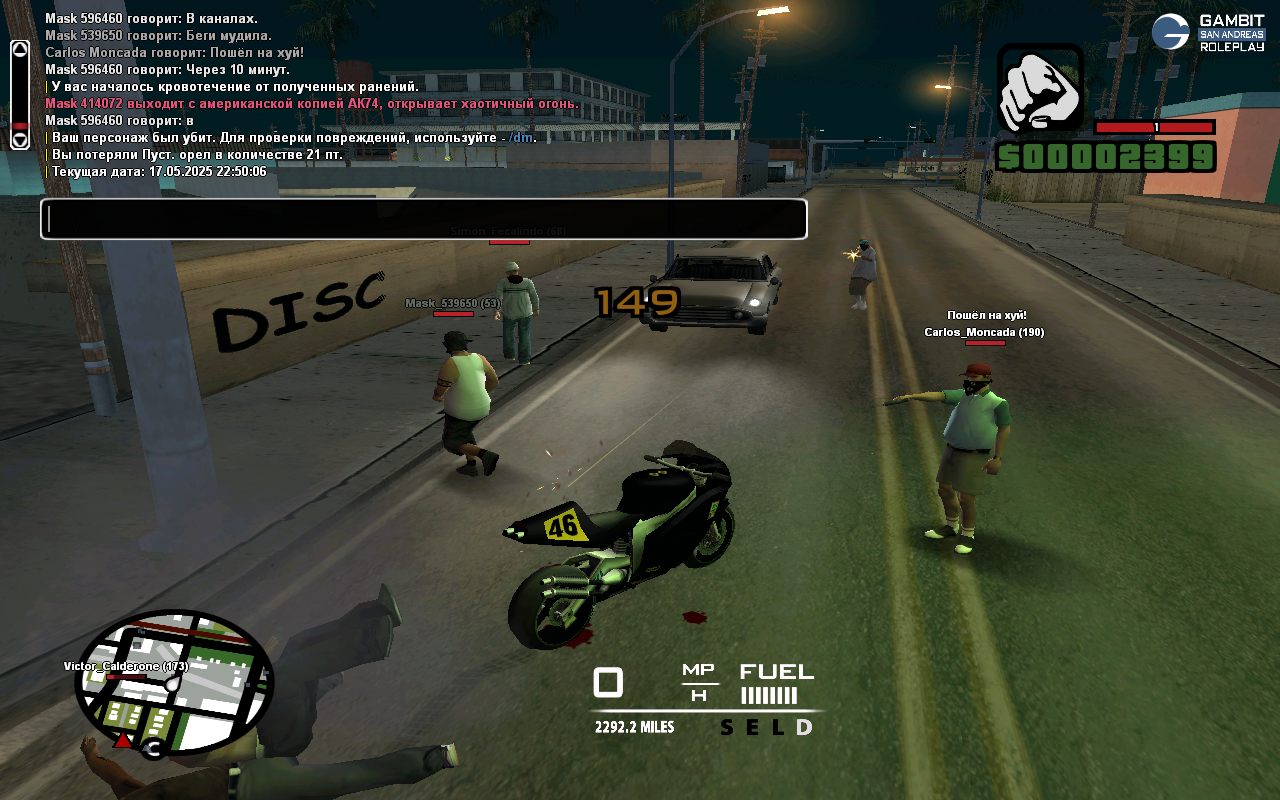The width and height of the screenshot is (1280, 800).
Task: Select the circular radar minimap
Action: click(x=173, y=684)
